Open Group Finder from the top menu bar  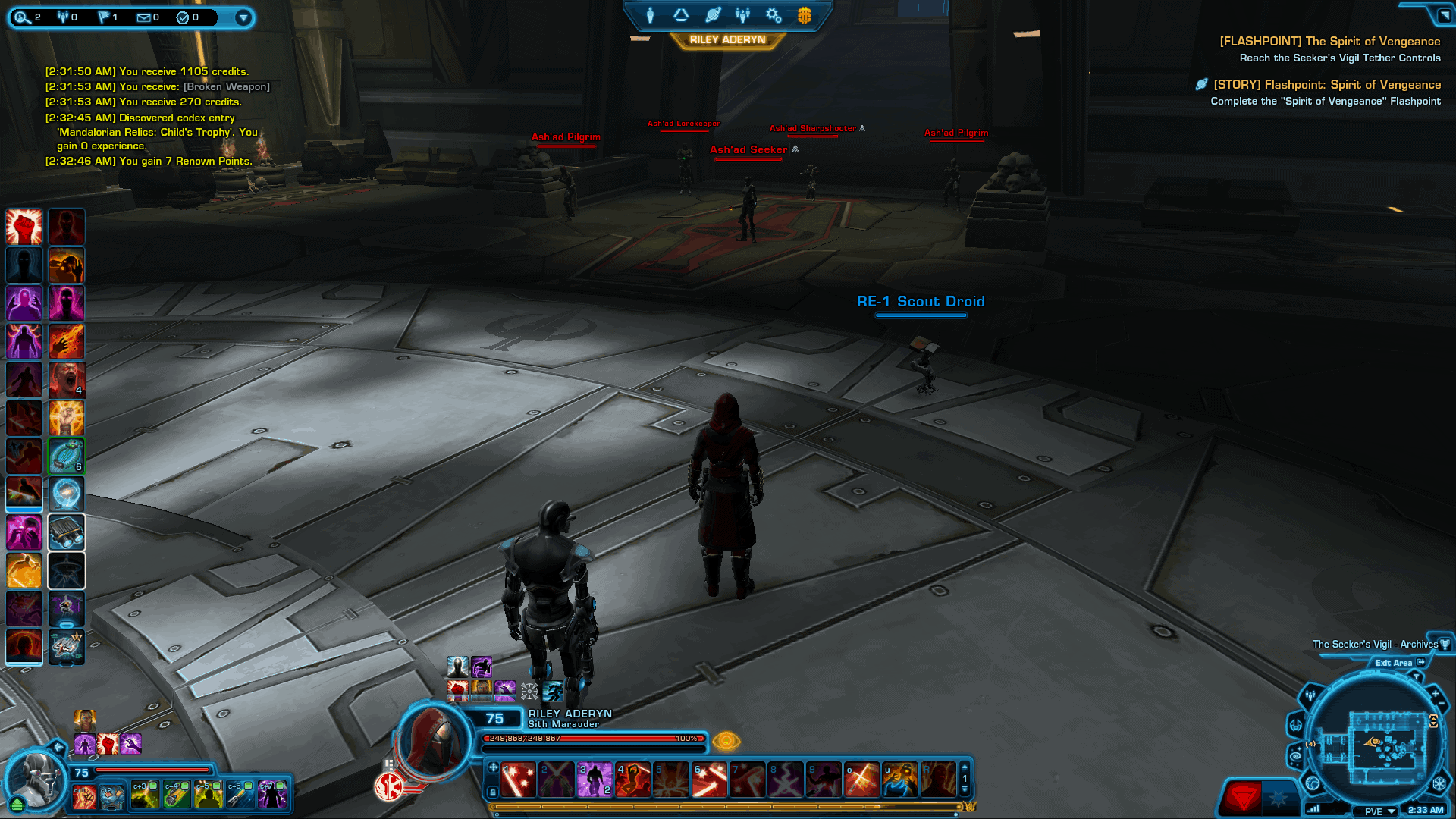[742, 14]
